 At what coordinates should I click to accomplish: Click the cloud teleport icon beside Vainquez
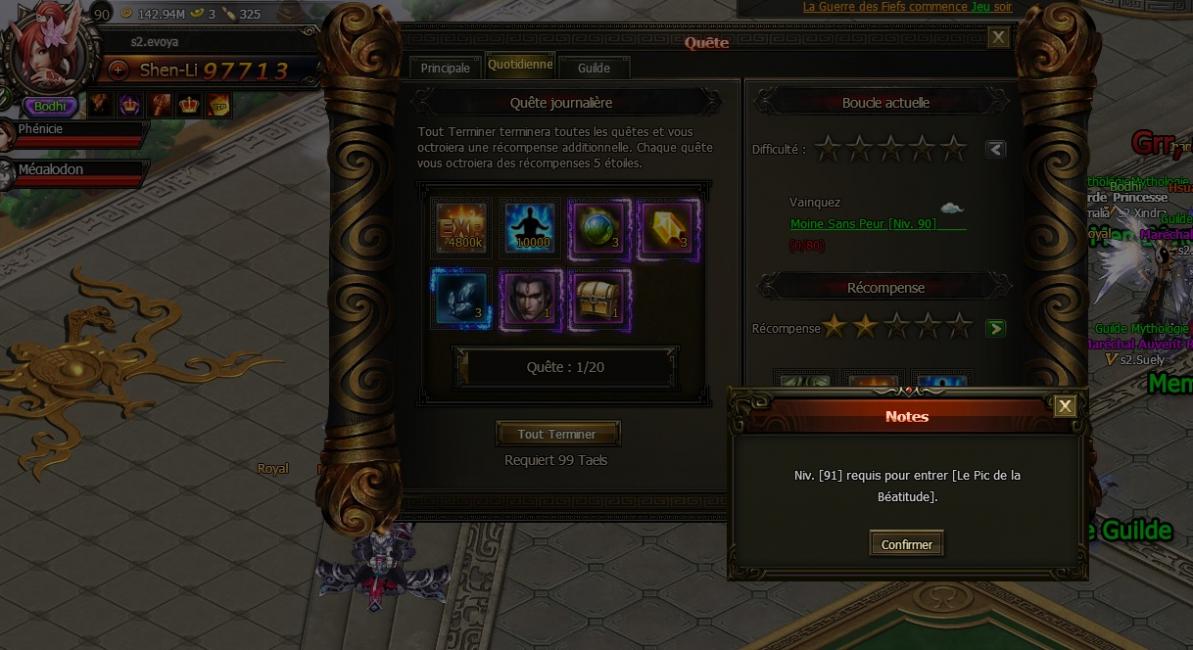951,208
